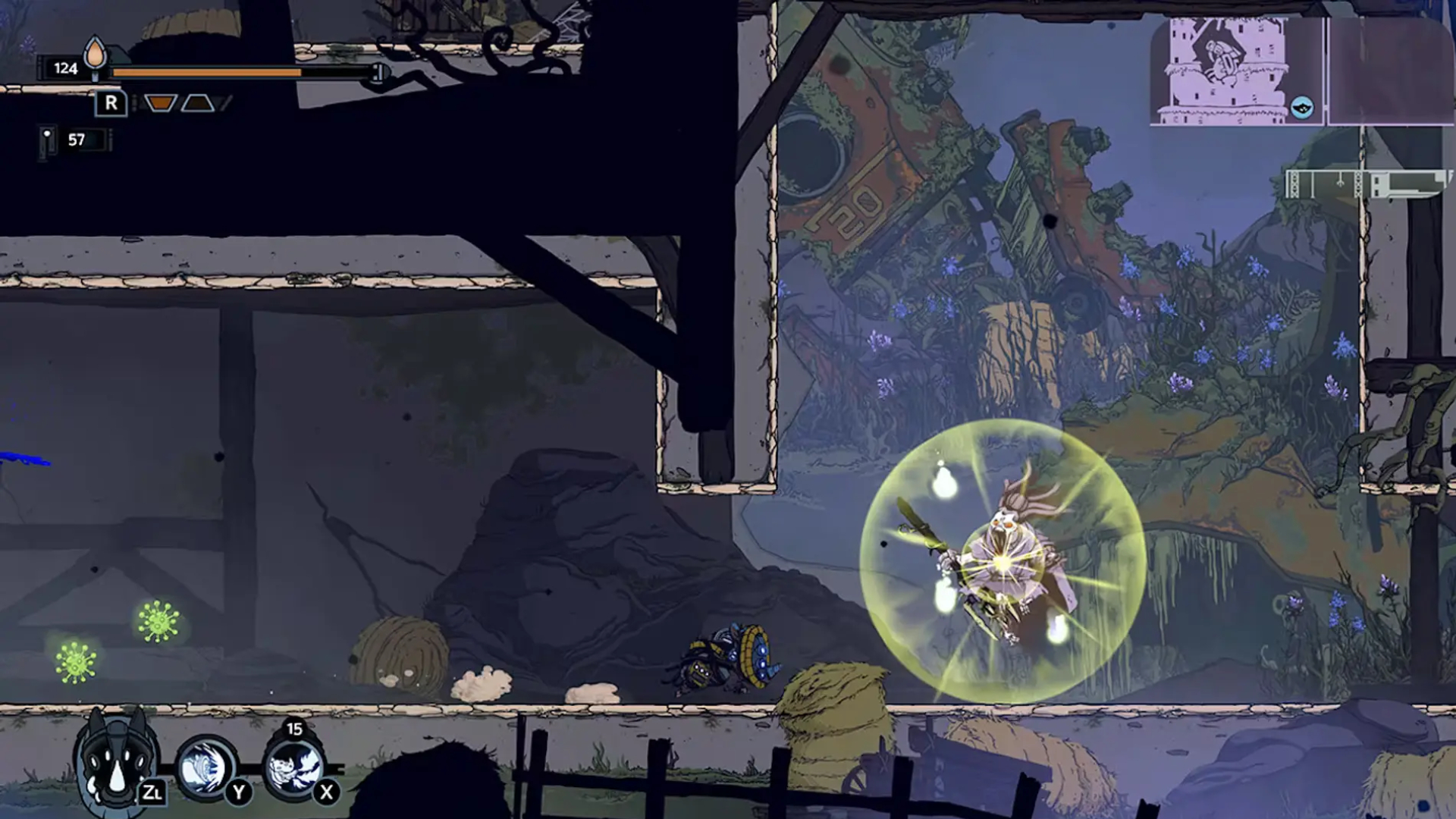Select the flame health icon
The image size is (1456, 819).
coord(95,55)
